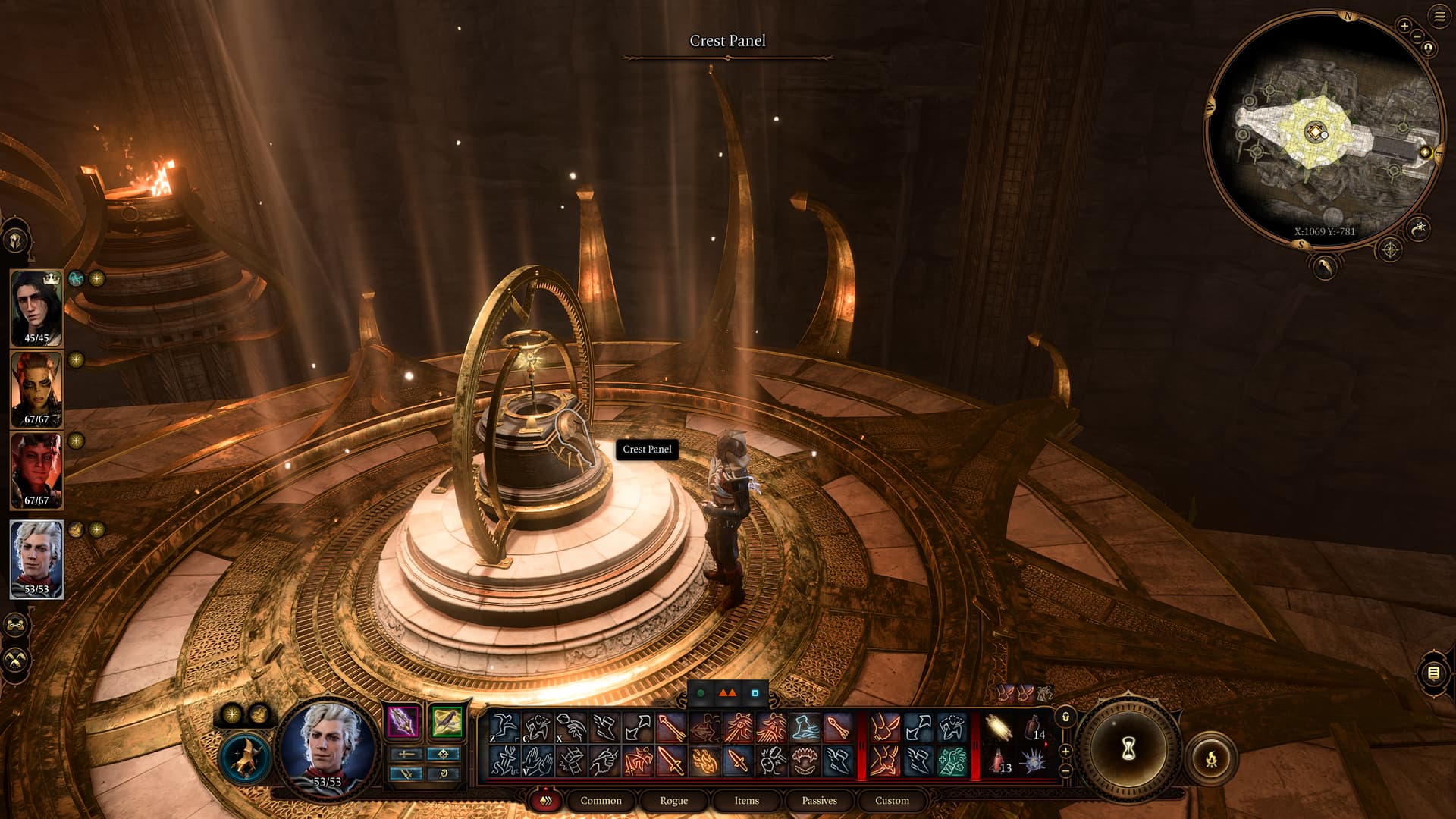This screenshot has width=1456, height=819.
Task: Zoom in the minimap with plus button
Action: (x=1404, y=26)
